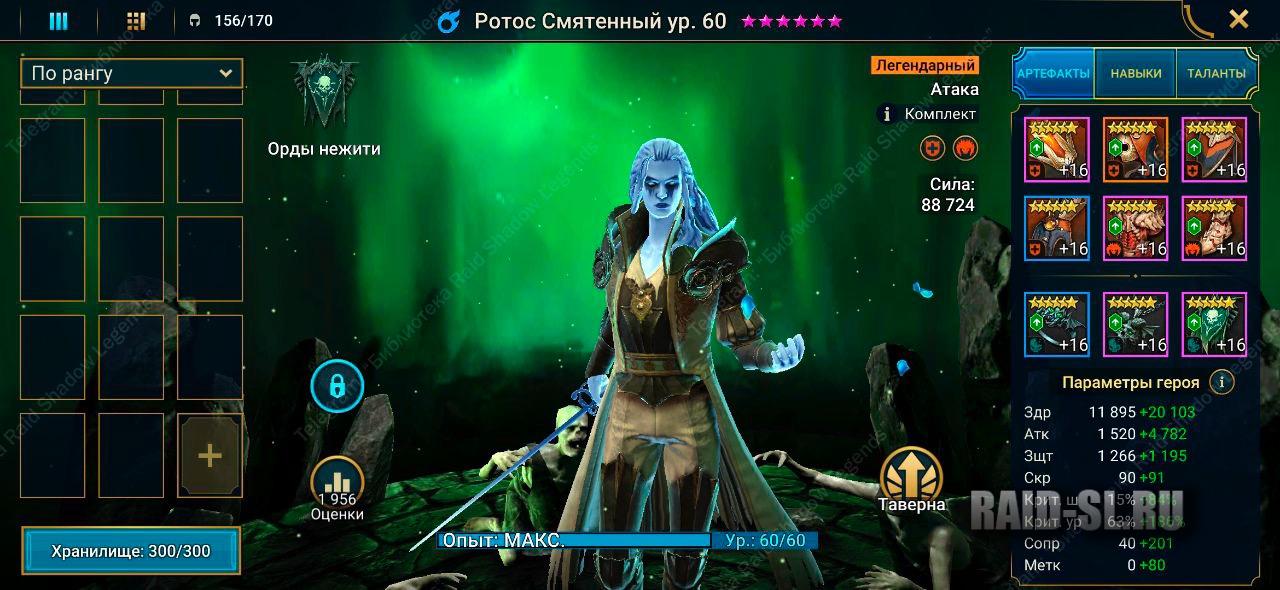
Task: Open the Таланты tab
Action: pos(1216,73)
